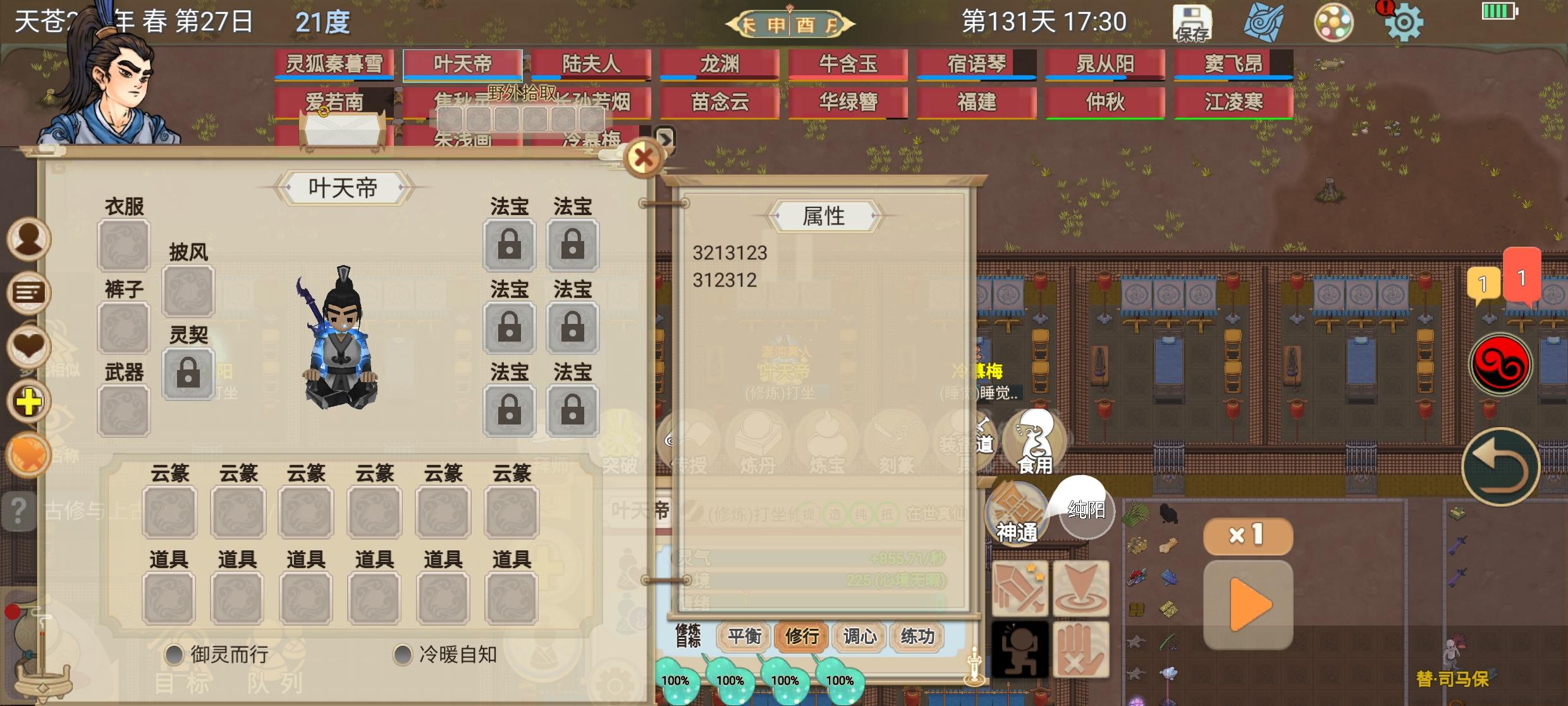Switch cultivation goal to 平衡 tab
This screenshot has height=706, width=1568.
click(744, 637)
